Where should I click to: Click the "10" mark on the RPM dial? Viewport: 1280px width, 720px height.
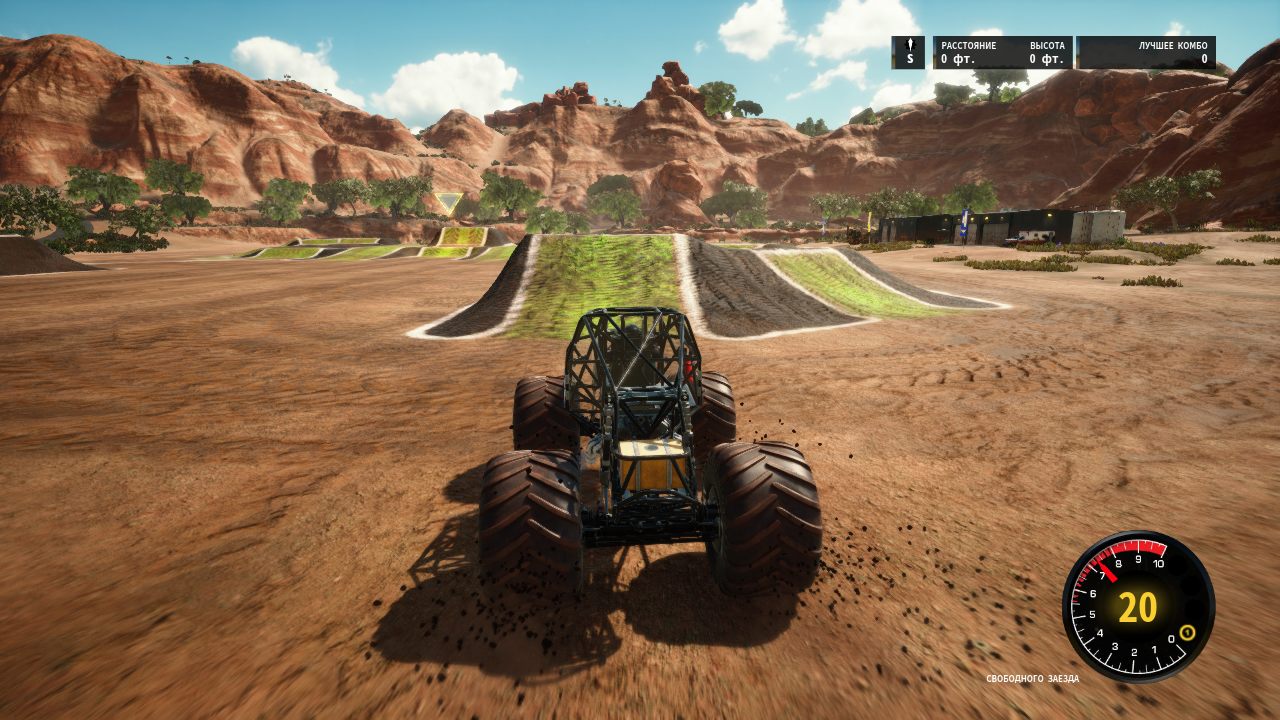(x=1158, y=562)
